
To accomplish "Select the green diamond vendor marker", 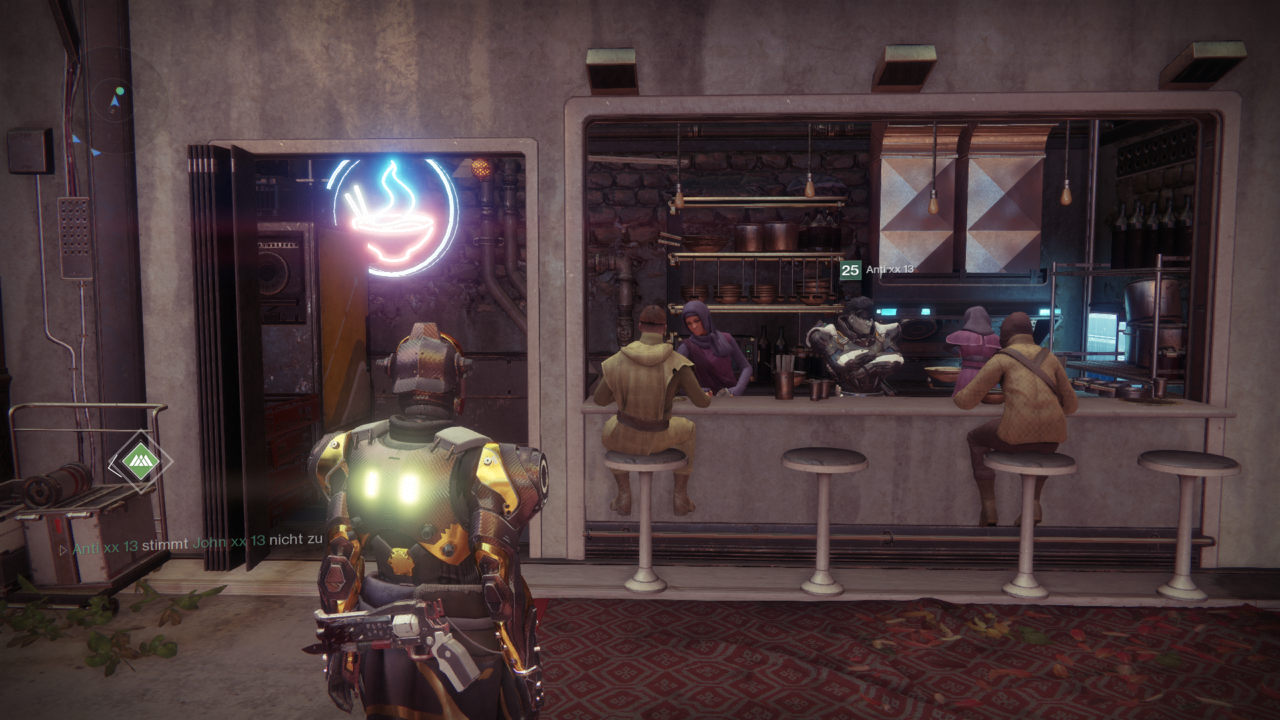I will (141, 461).
